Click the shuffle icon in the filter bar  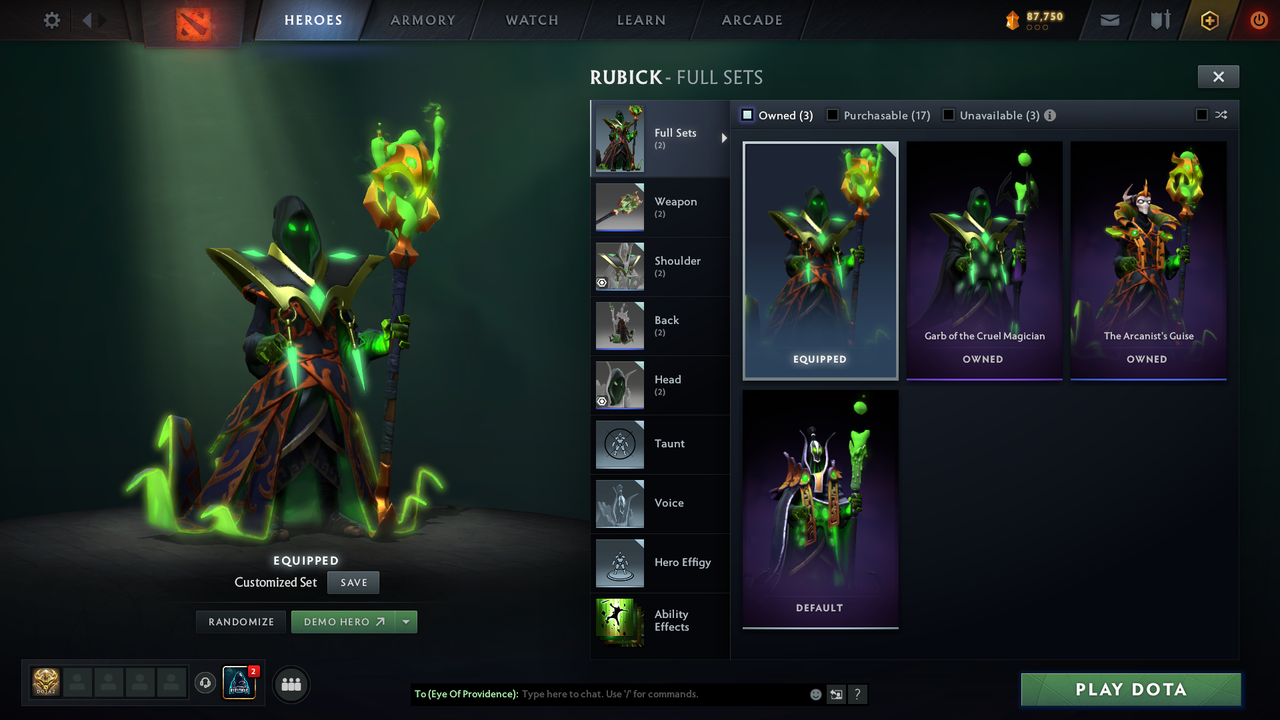1221,115
